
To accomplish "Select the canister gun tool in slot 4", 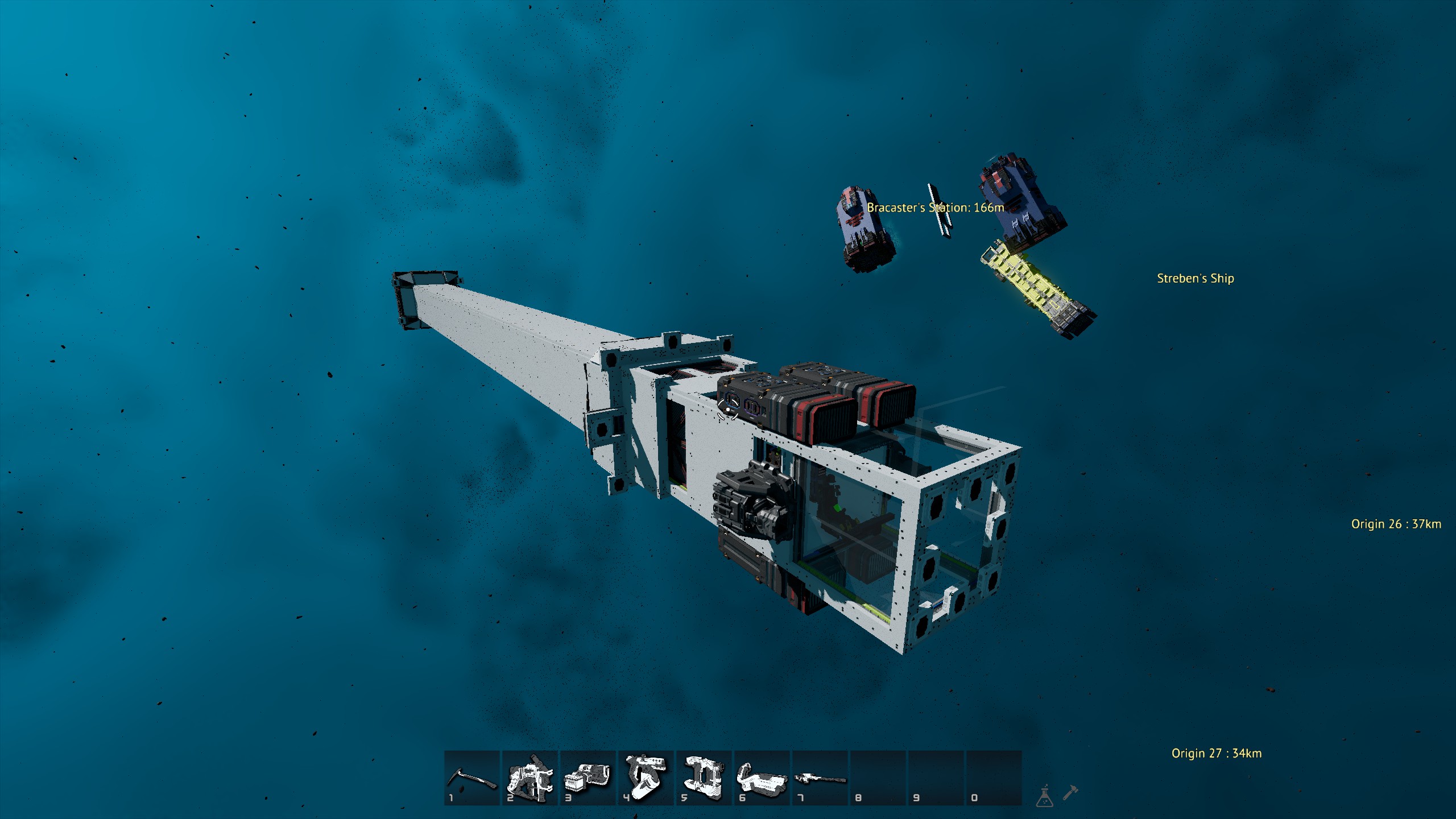I will [646, 777].
